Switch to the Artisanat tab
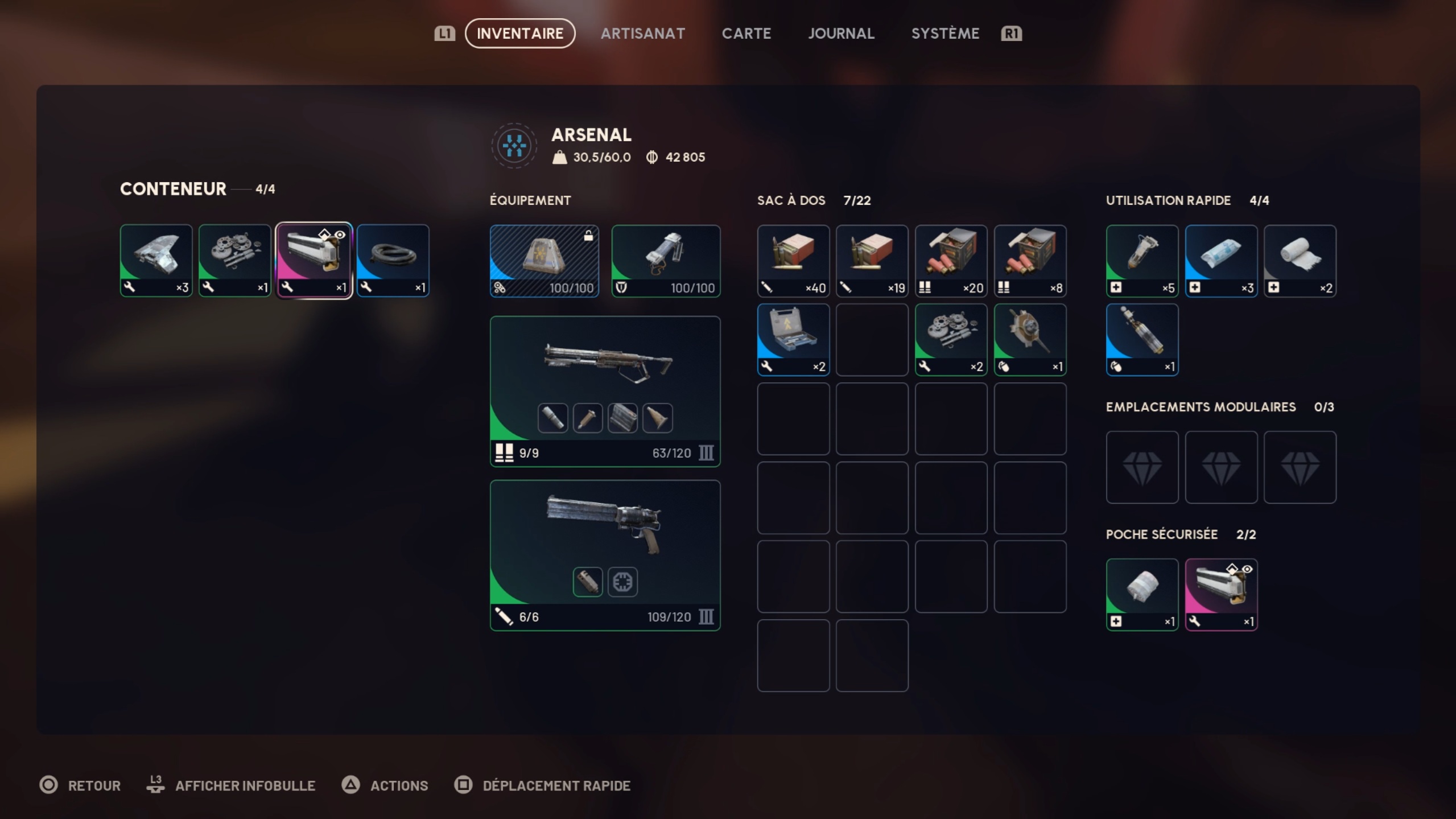The height and width of the screenshot is (819, 1456). [642, 34]
